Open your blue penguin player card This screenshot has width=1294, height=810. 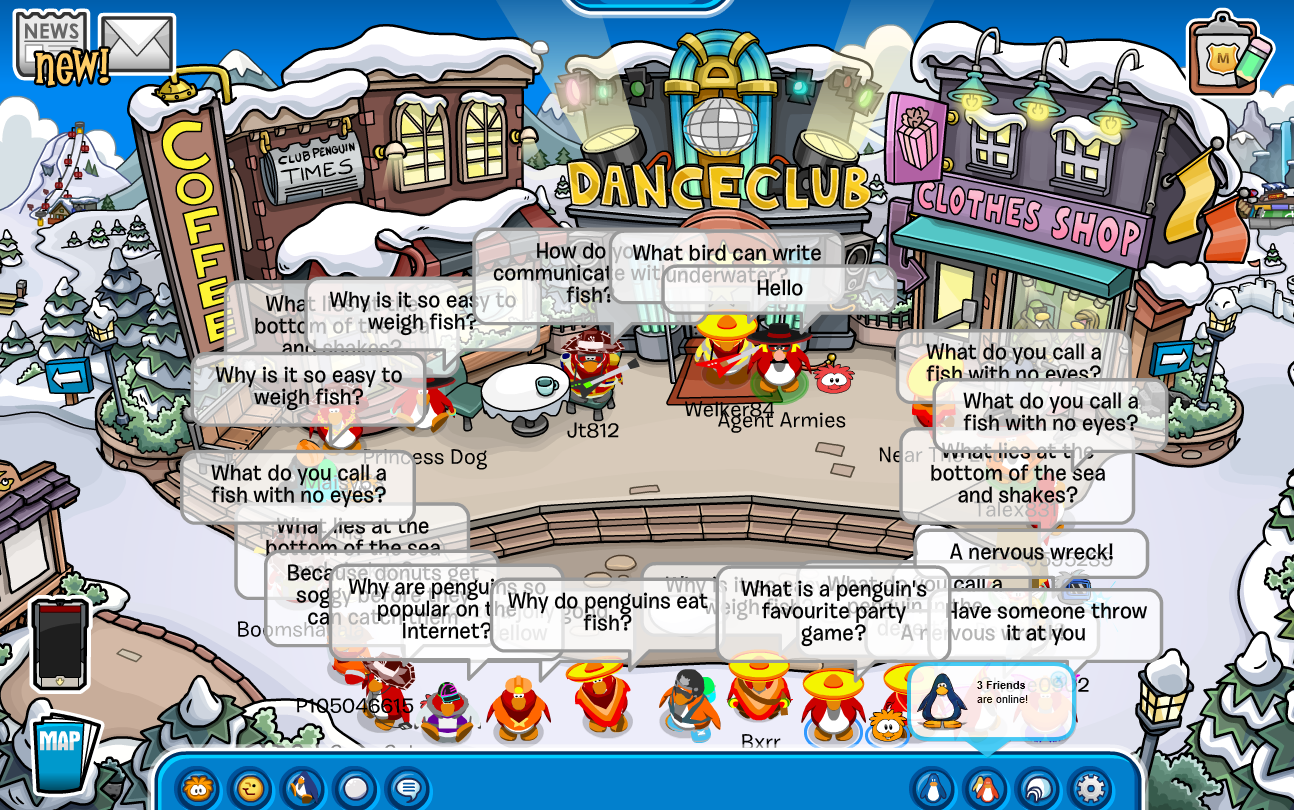(933, 788)
